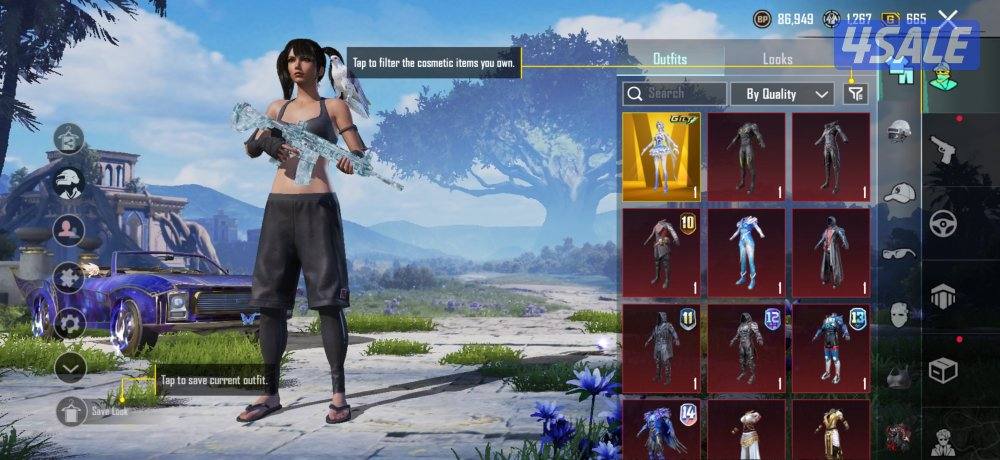This screenshot has height=460, width=1000.
Task: Open the face mask category
Action: [900, 315]
